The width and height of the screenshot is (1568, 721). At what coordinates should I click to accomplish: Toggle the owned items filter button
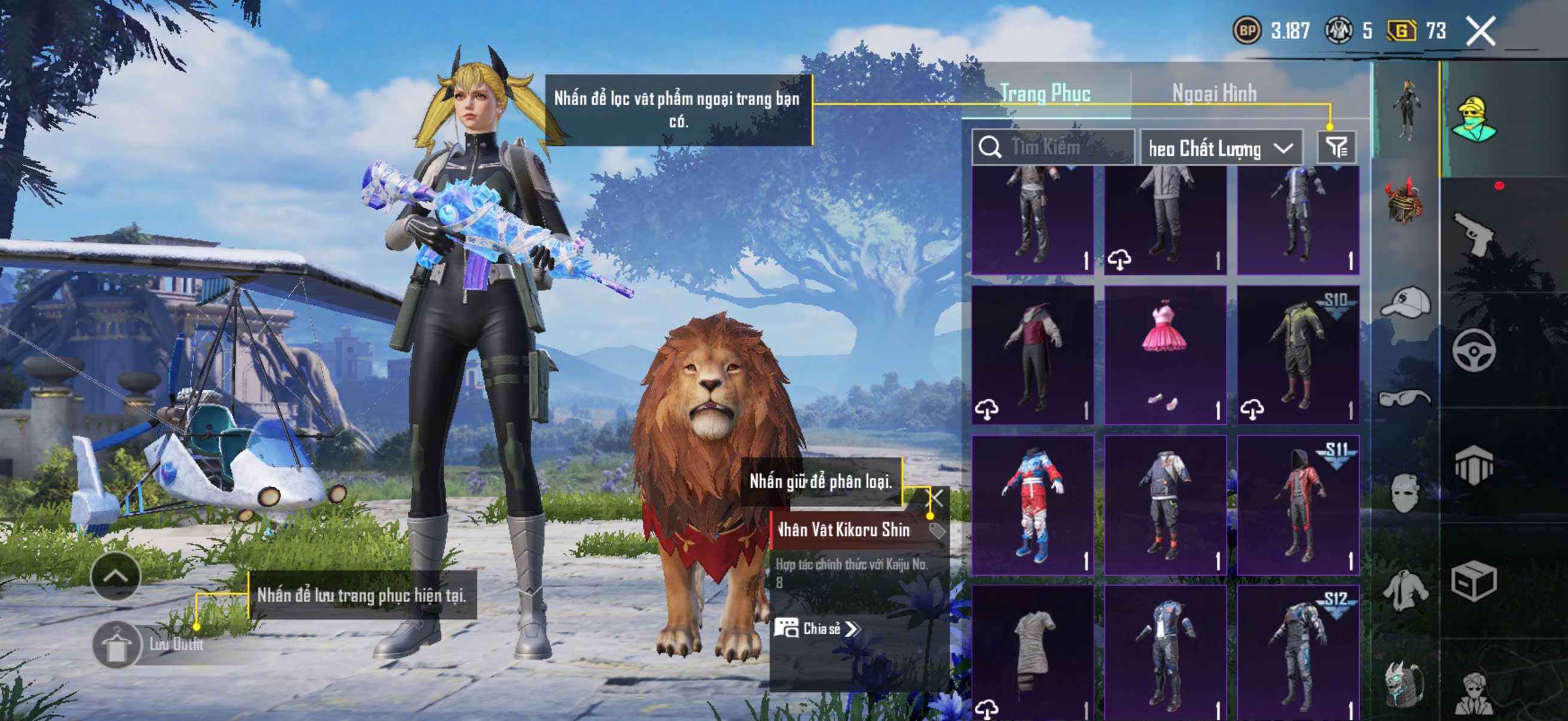click(1336, 147)
